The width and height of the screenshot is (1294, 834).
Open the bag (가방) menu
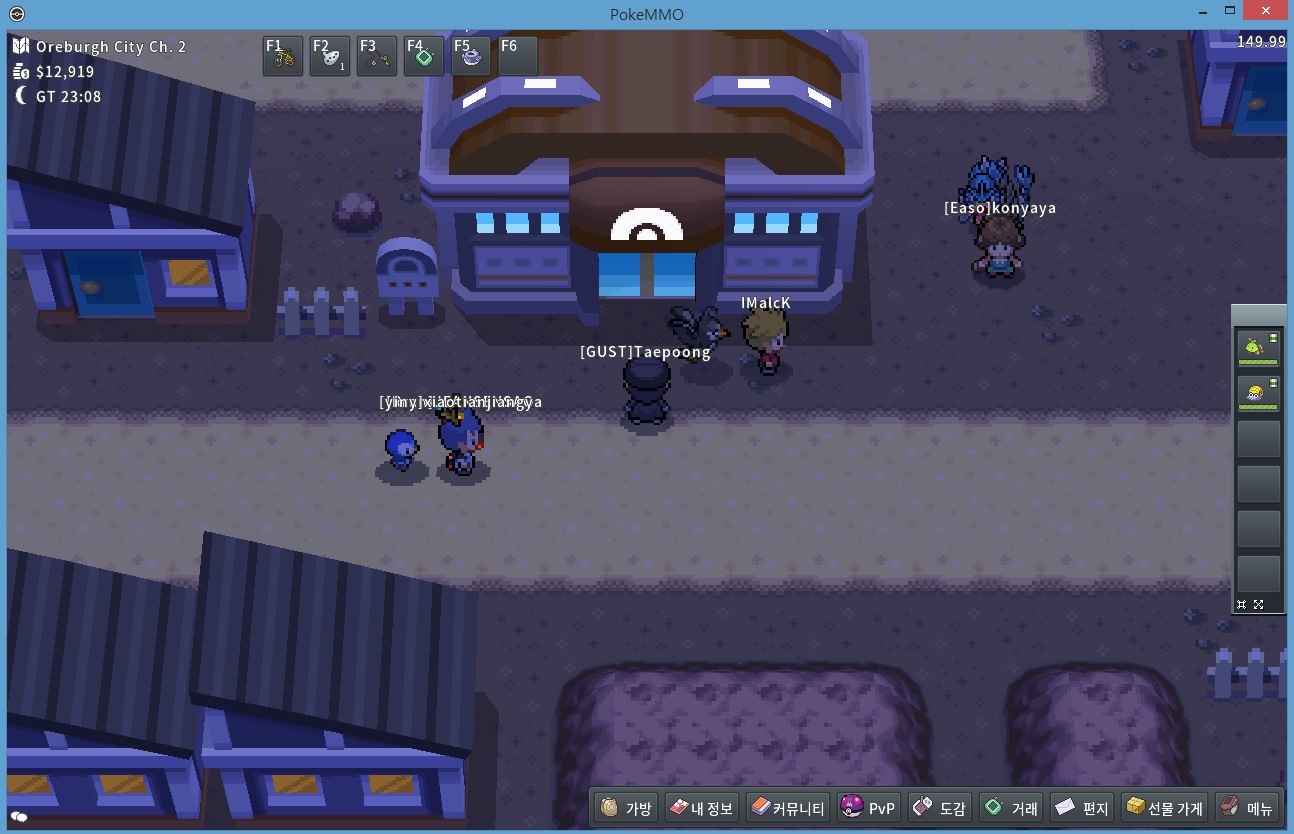click(626, 808)
